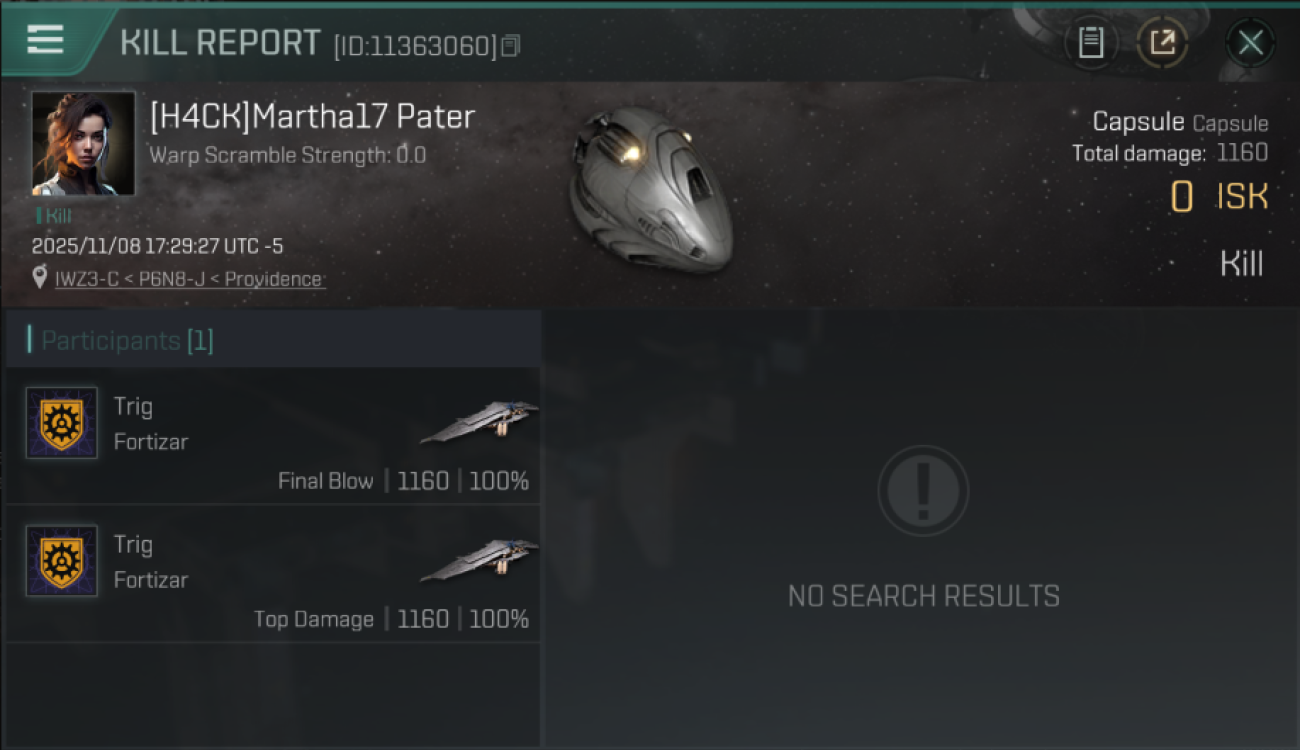Click the 1160 Total damage value

click(1244, 153)
